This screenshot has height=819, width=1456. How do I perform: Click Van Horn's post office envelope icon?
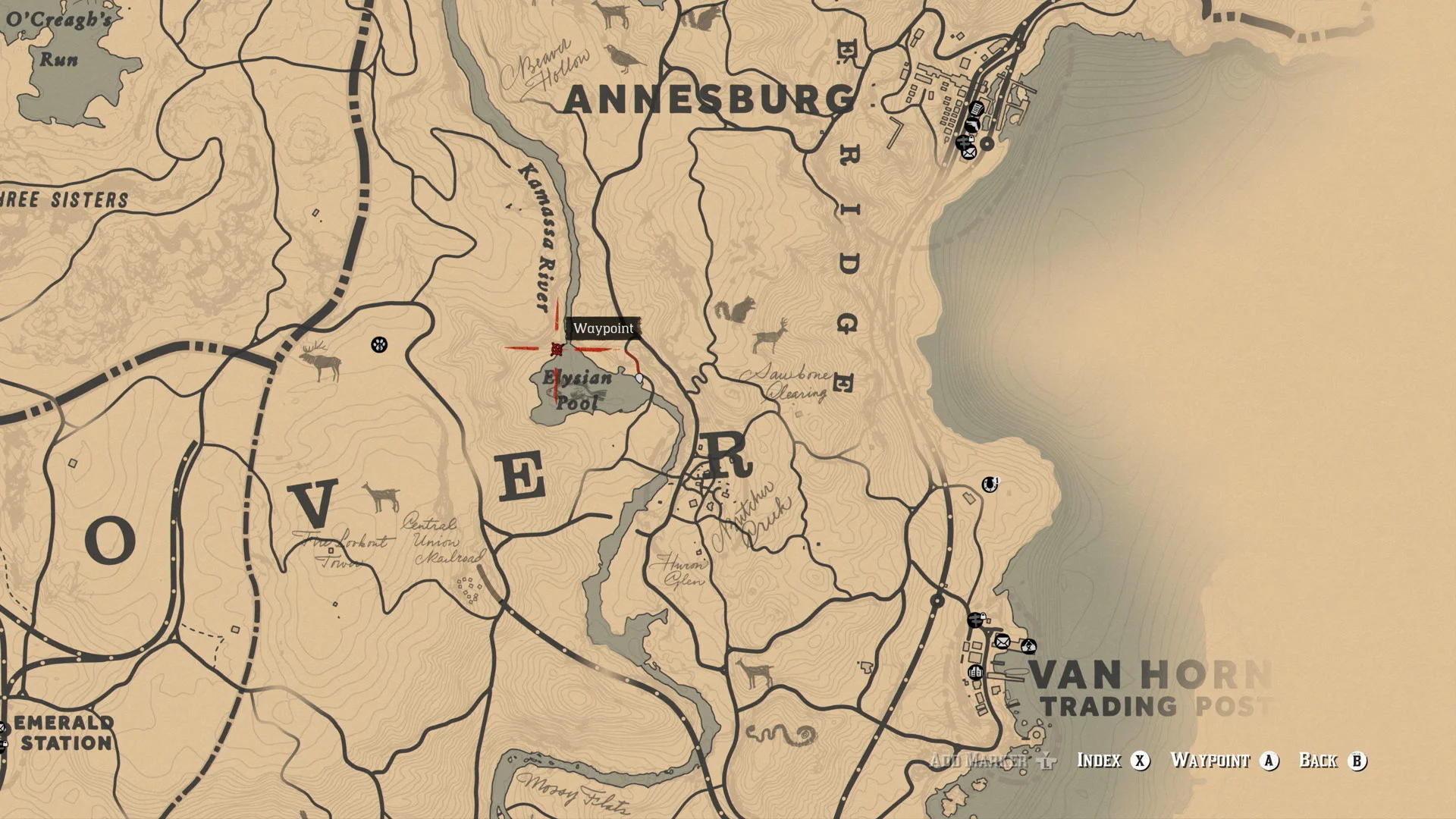click(x=1003, y=642)
